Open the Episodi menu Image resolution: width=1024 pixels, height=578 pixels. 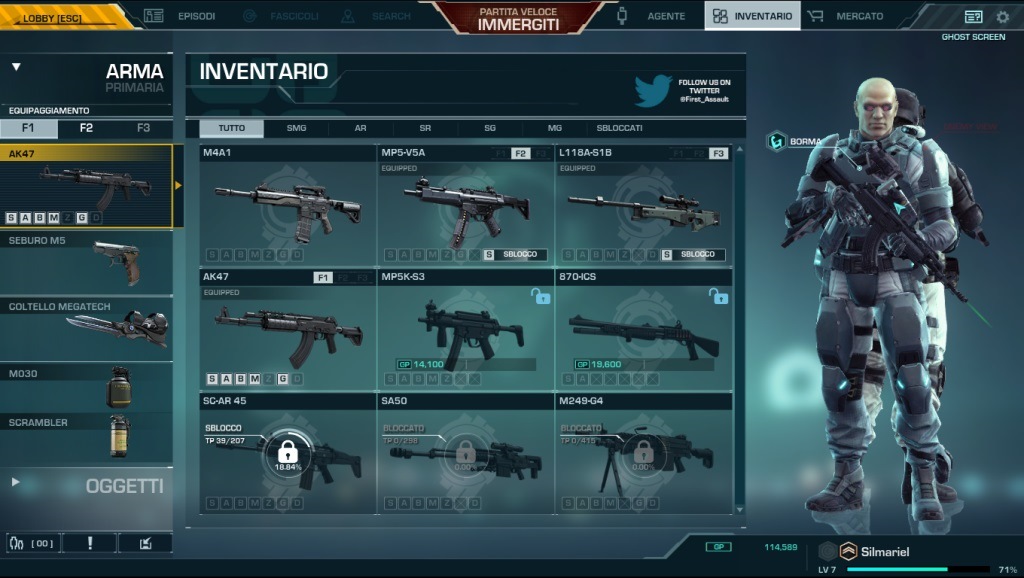[181, 16]
